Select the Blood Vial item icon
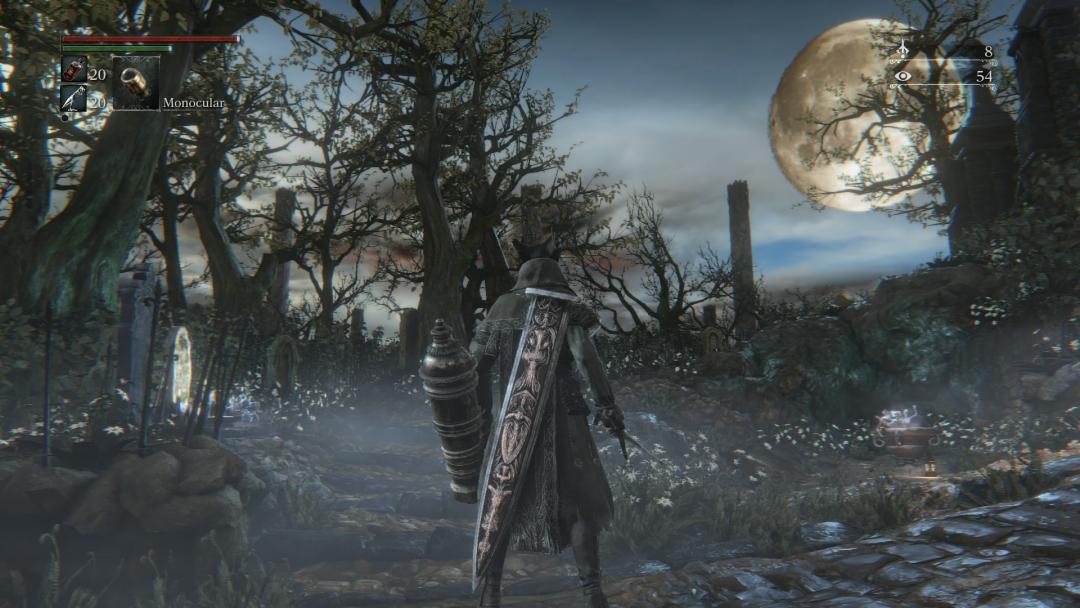This screenshot has width=1080, height=608. pos(74,69)
